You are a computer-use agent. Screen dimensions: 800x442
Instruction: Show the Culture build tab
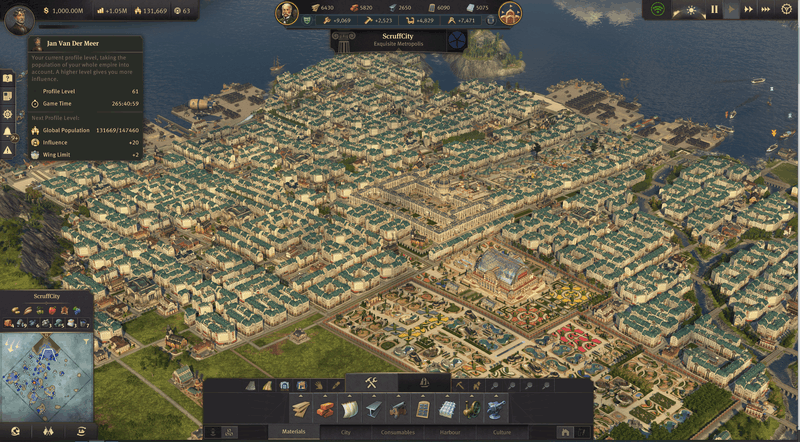[x=501, y=432]
